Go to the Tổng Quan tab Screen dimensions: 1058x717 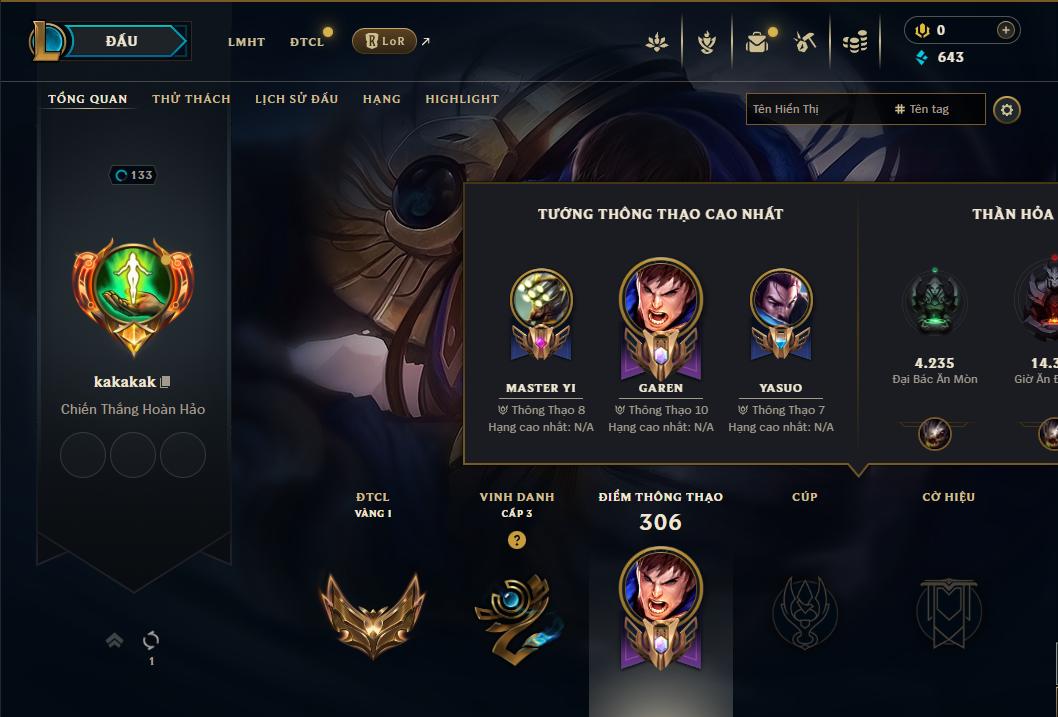(x=88, y=99)
